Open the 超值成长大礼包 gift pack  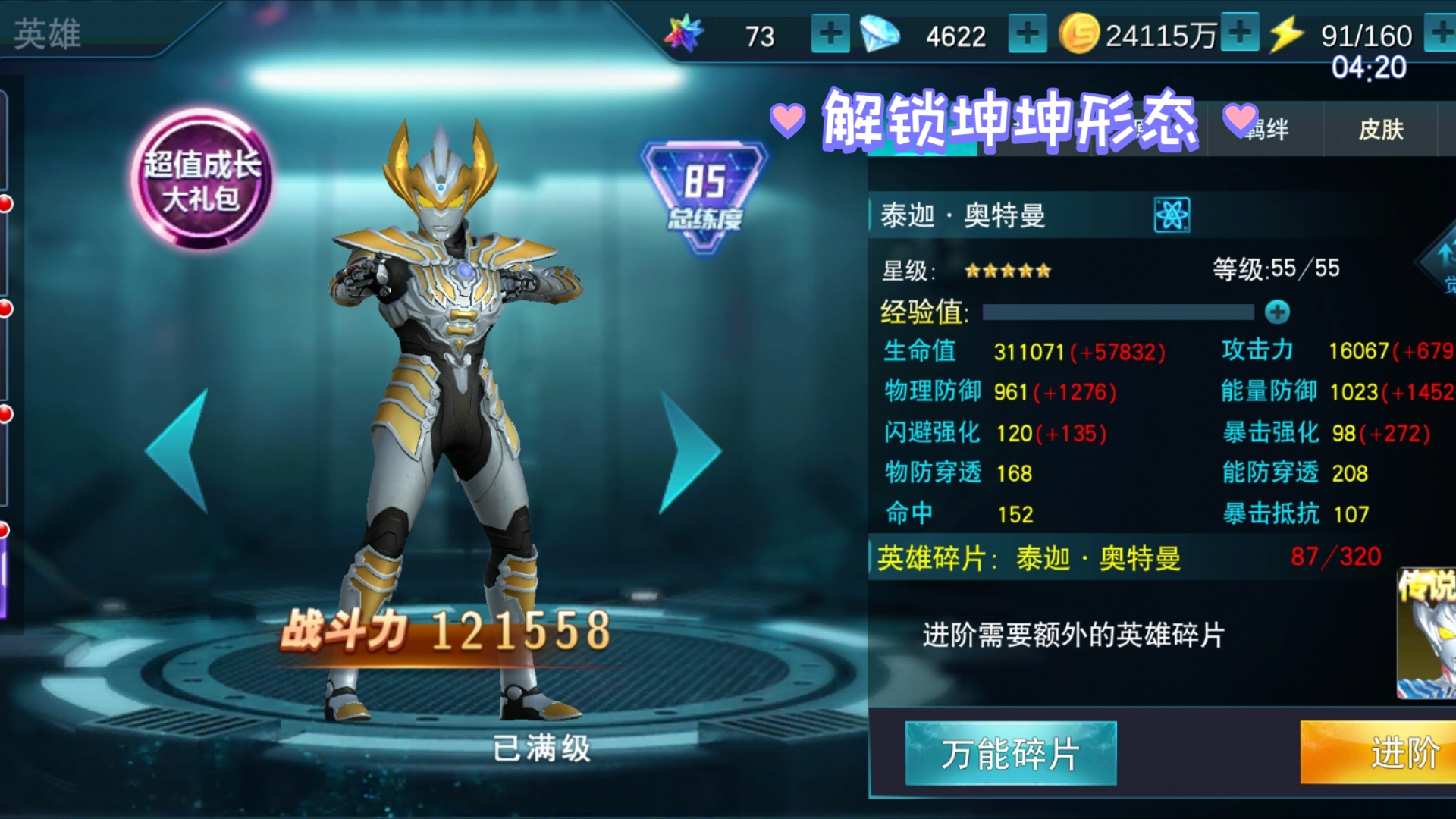point(202,180)
